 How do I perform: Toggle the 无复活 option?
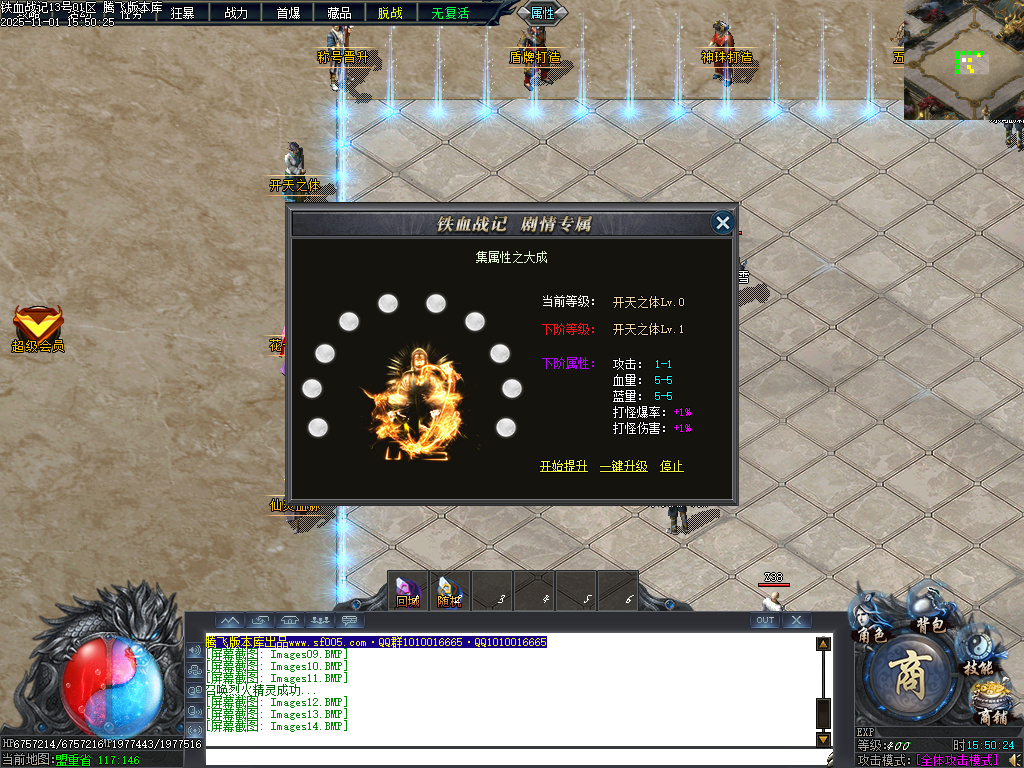point(450,13)
